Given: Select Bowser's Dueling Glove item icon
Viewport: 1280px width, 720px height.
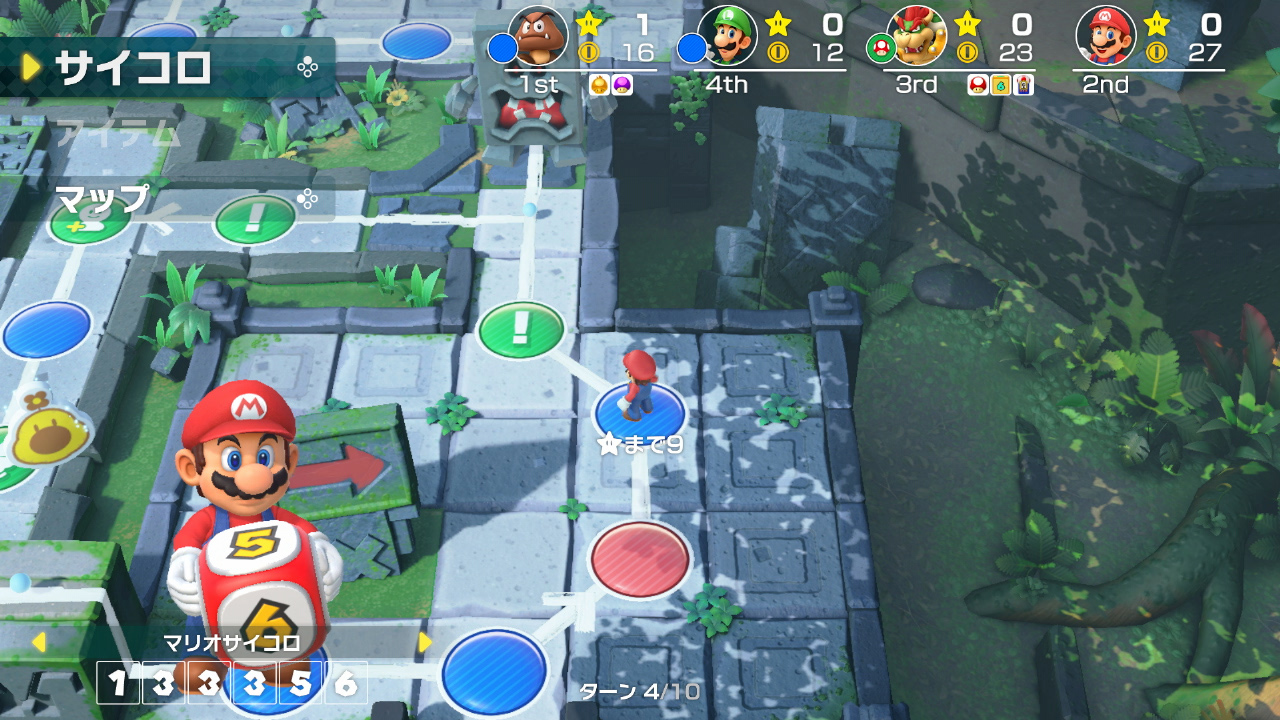Looking at the screenshot, I should click(x=1023, y=85).
